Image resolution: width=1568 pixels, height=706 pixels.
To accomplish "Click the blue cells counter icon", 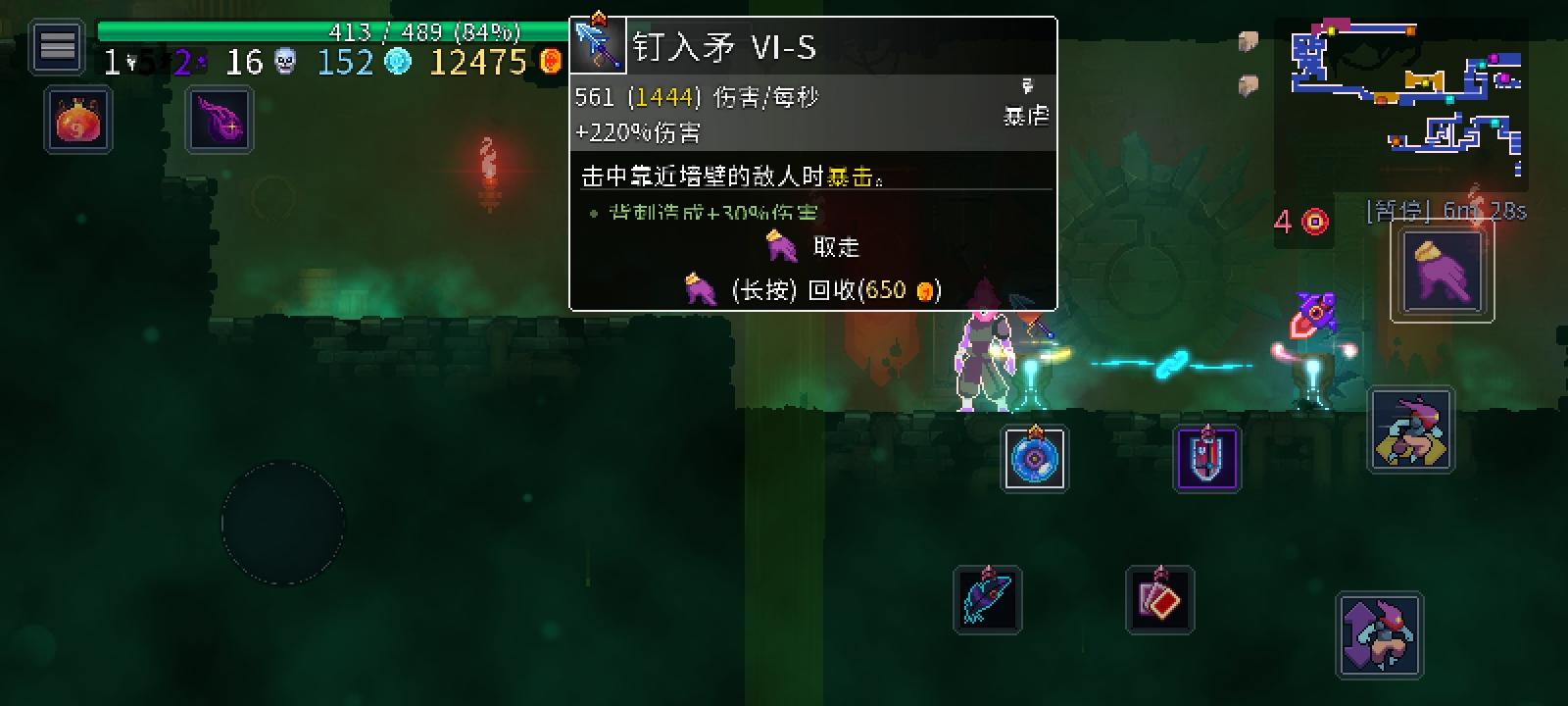I will click(397, 63).
